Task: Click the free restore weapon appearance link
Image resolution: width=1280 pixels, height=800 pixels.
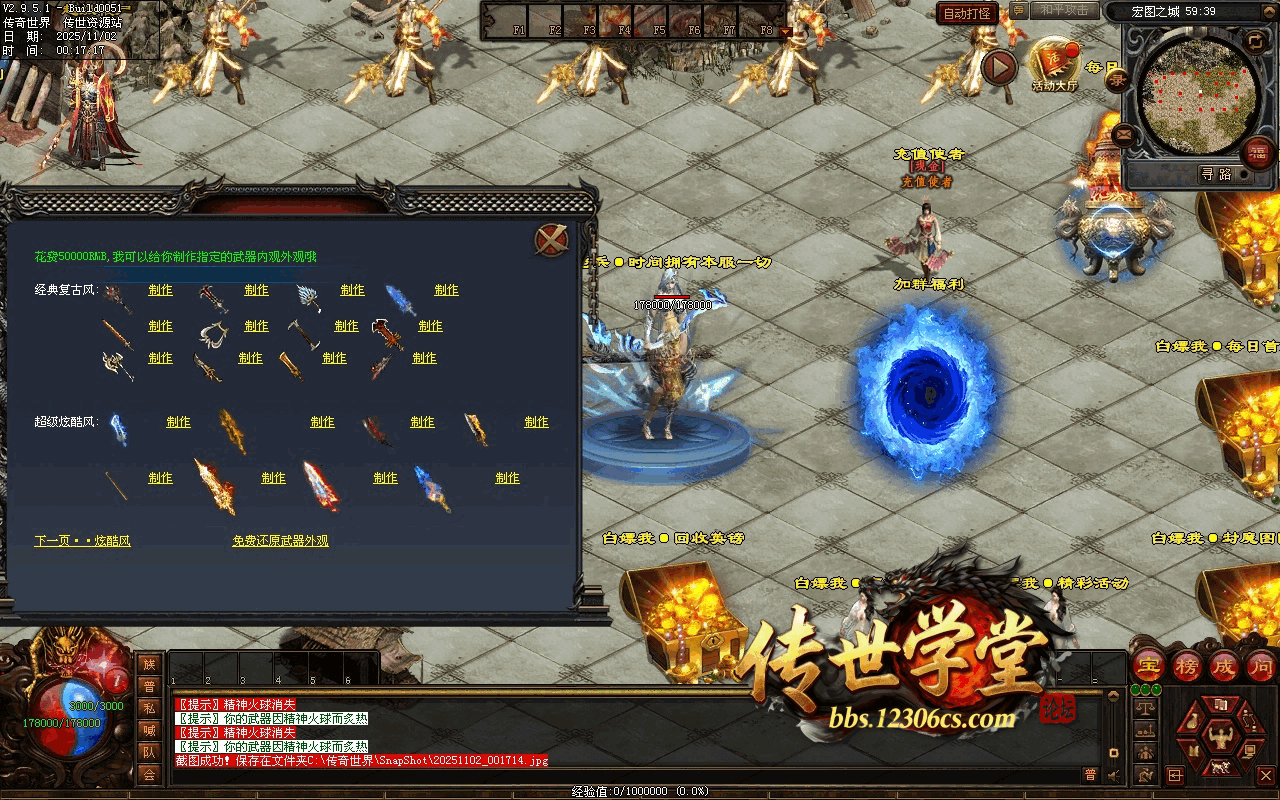Action: [280, 541]
